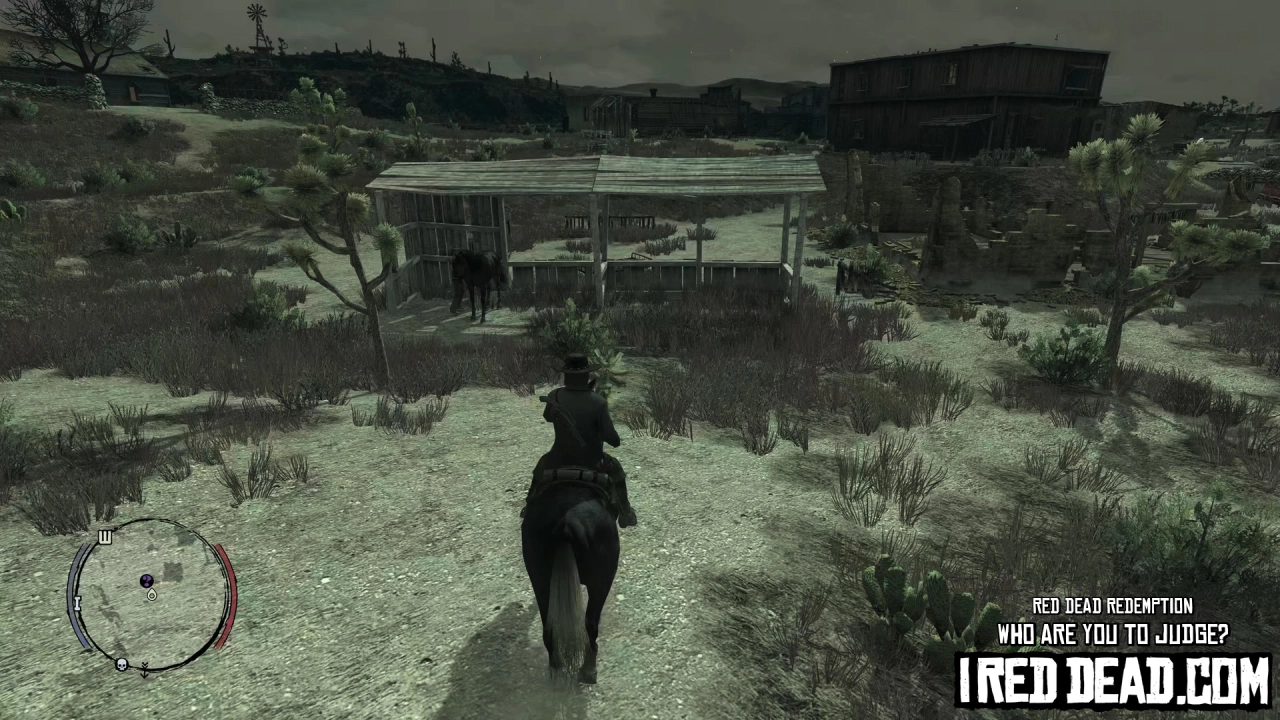
Task: Select the skull marker on the minimap
Action: pos(121,664)
